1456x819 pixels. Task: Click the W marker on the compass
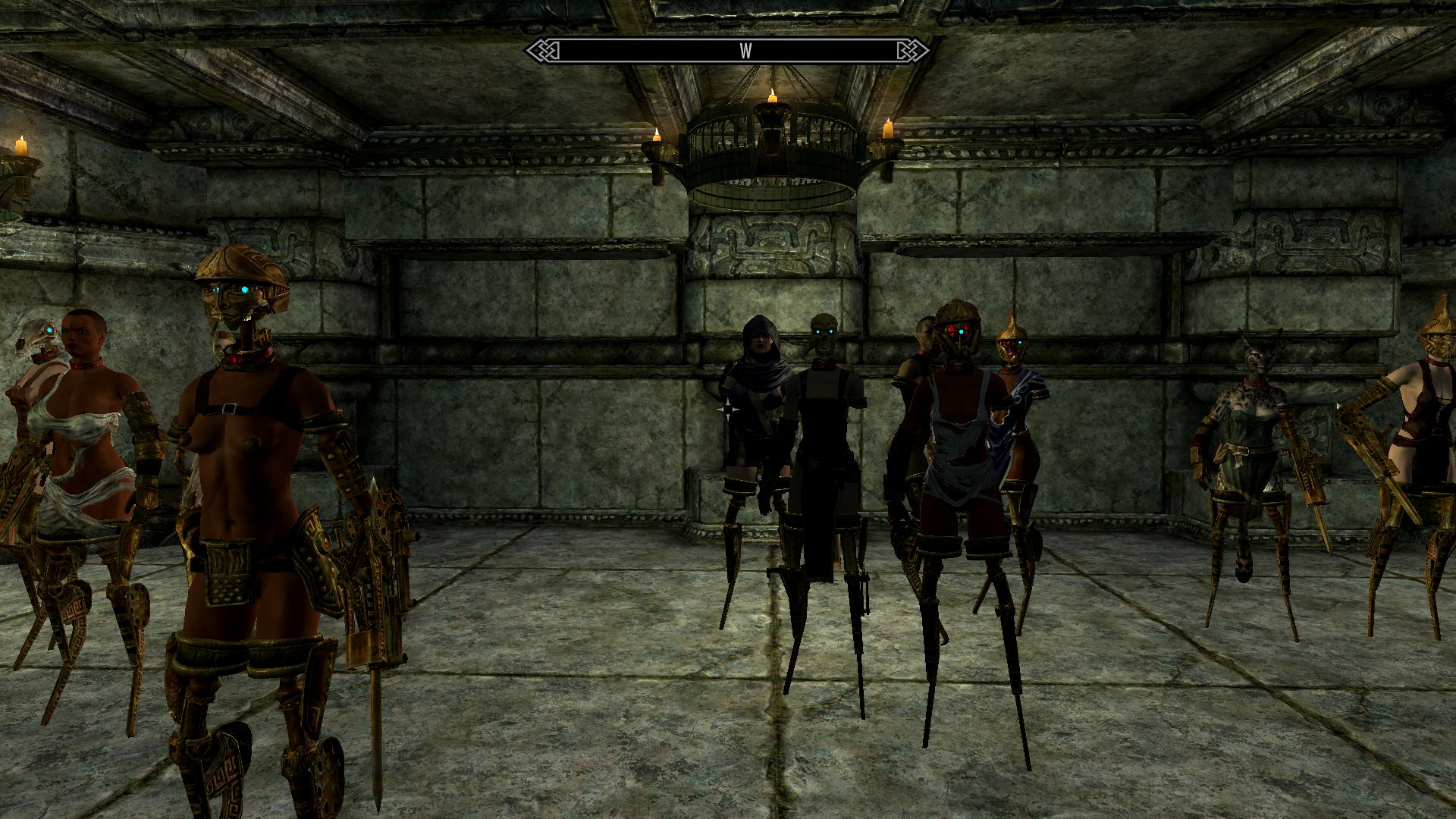747,49
